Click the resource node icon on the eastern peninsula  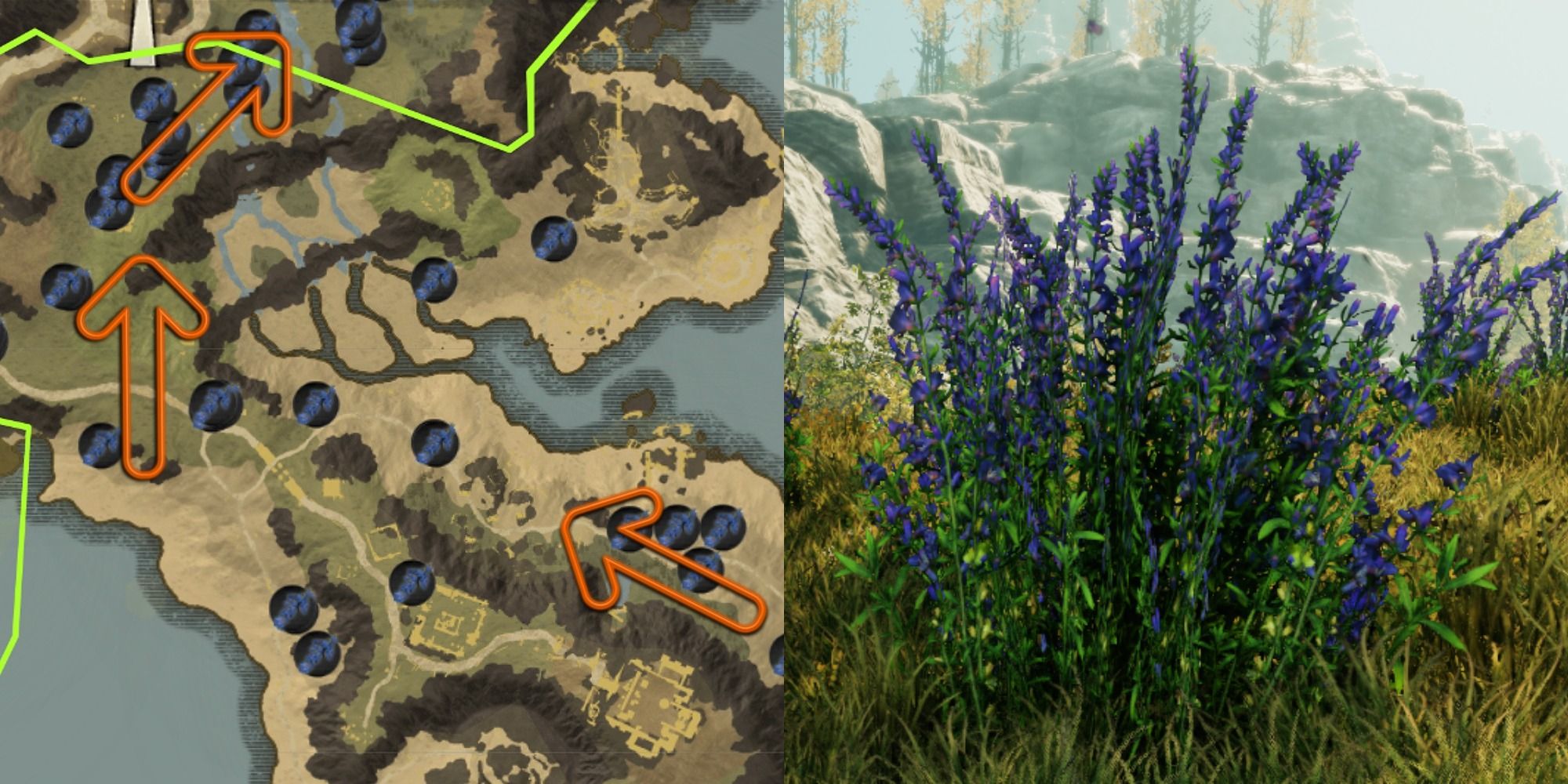(553, 239)
